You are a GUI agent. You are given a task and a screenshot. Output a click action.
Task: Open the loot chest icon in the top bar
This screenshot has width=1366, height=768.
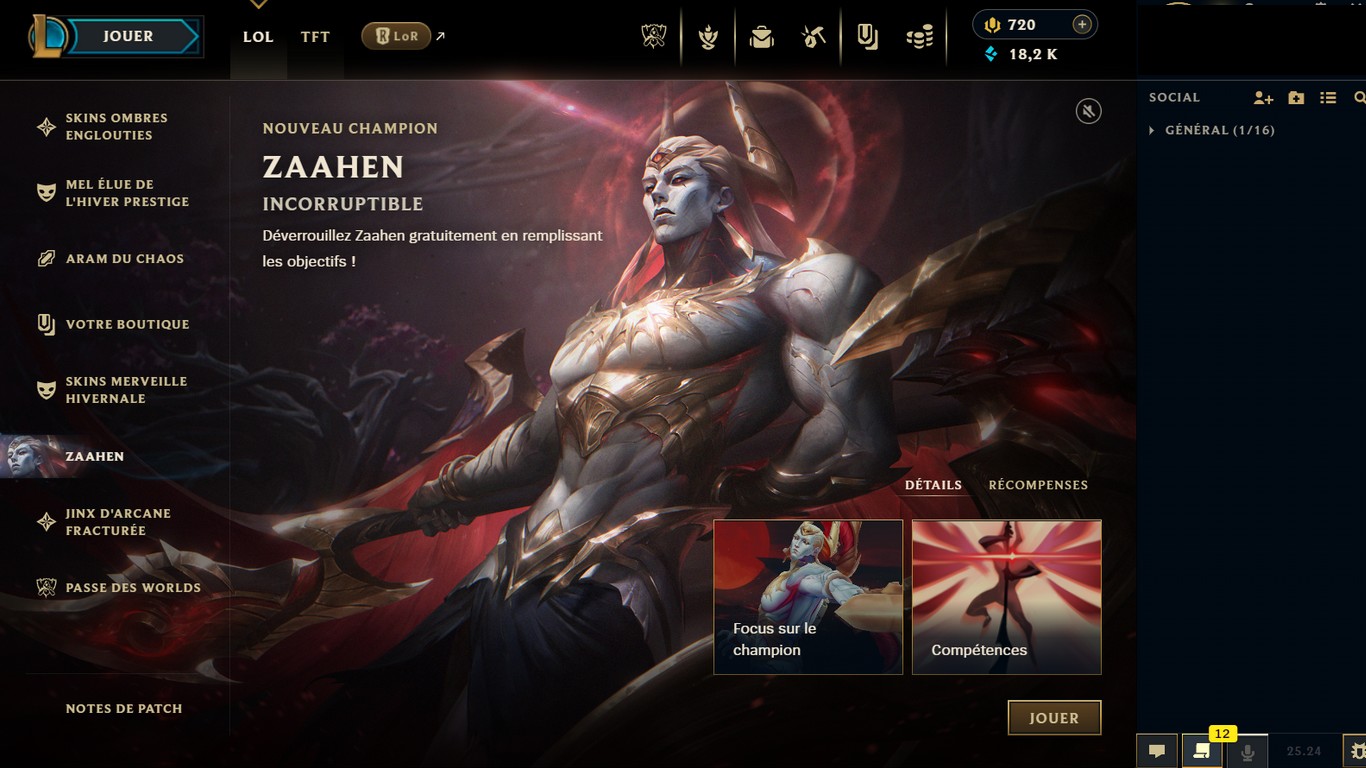762,38
